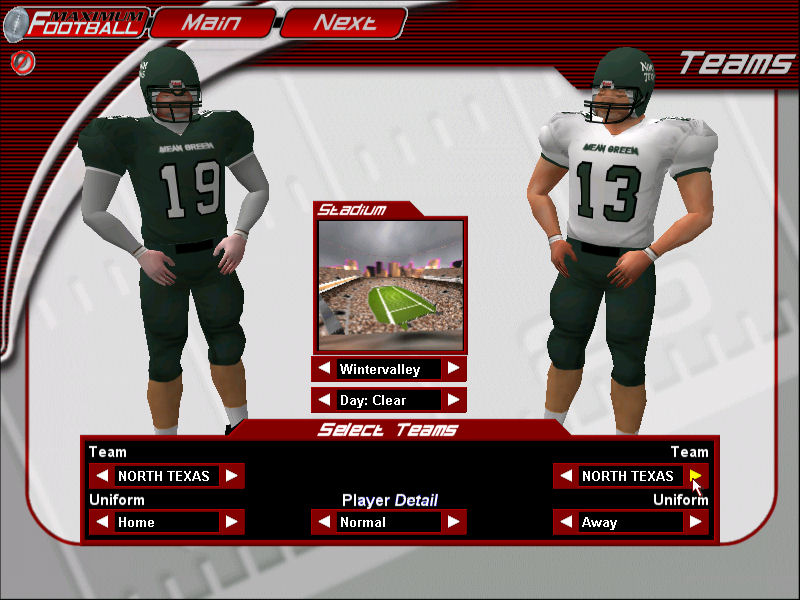Choose the previous weather before Day: Clear
The height and width of the screenshot is (600, 800).
tap(324, 400)
